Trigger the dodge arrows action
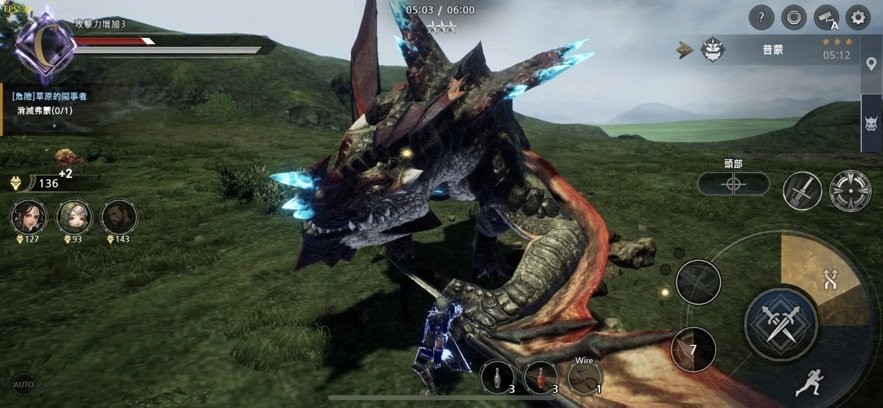Viewport: 883px width, 408px height. (x=829, y=281)
